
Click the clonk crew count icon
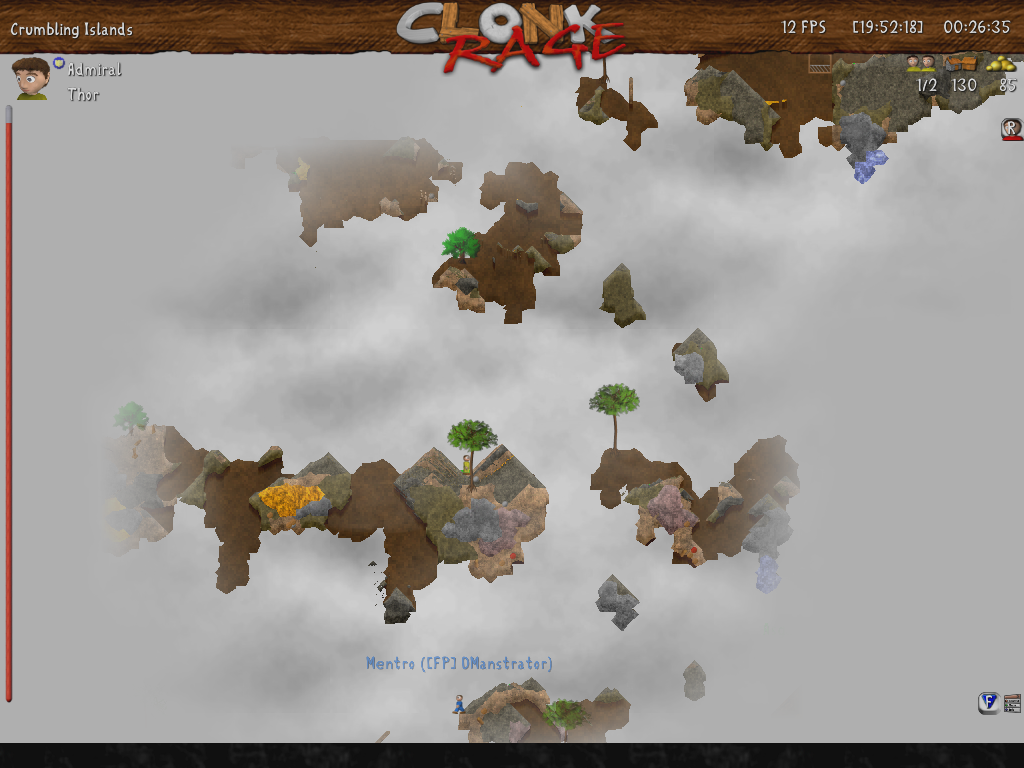click(x=920, y=64)
